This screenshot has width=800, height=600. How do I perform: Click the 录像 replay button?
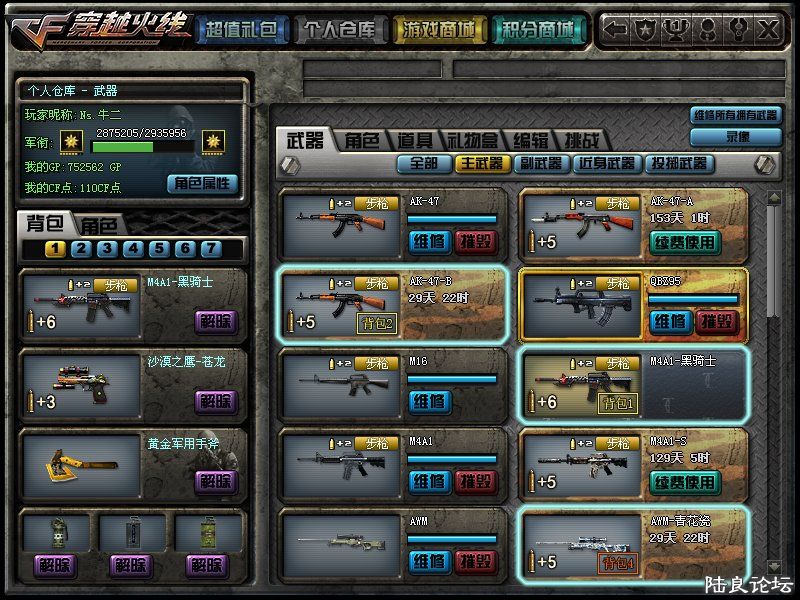click(737, 136)
